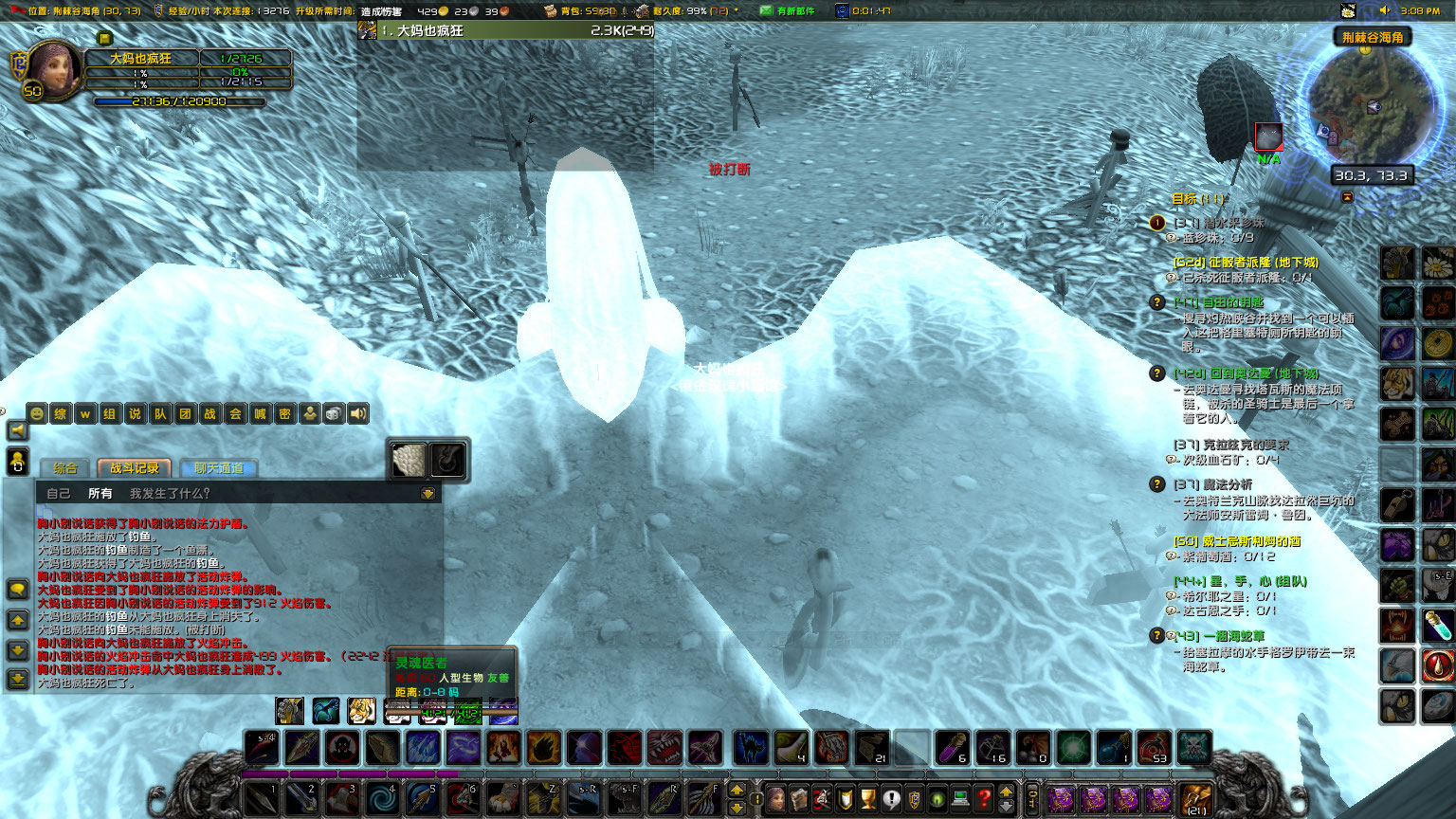The image size is (1456, 819).
Task: Open the spellbook icon in the micro menu
Action: (799, 797)
